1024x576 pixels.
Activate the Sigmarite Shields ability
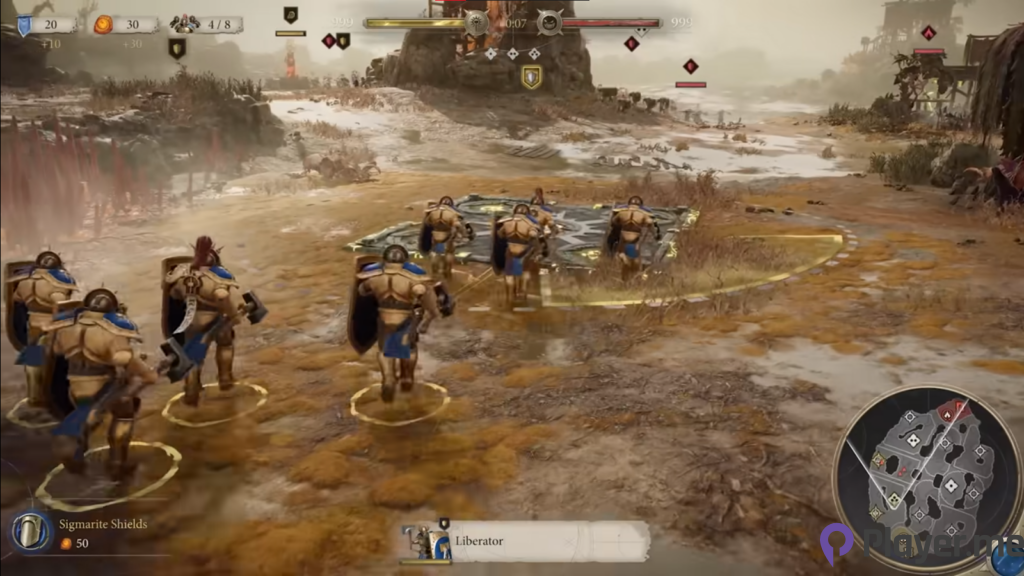click(33, 532)
